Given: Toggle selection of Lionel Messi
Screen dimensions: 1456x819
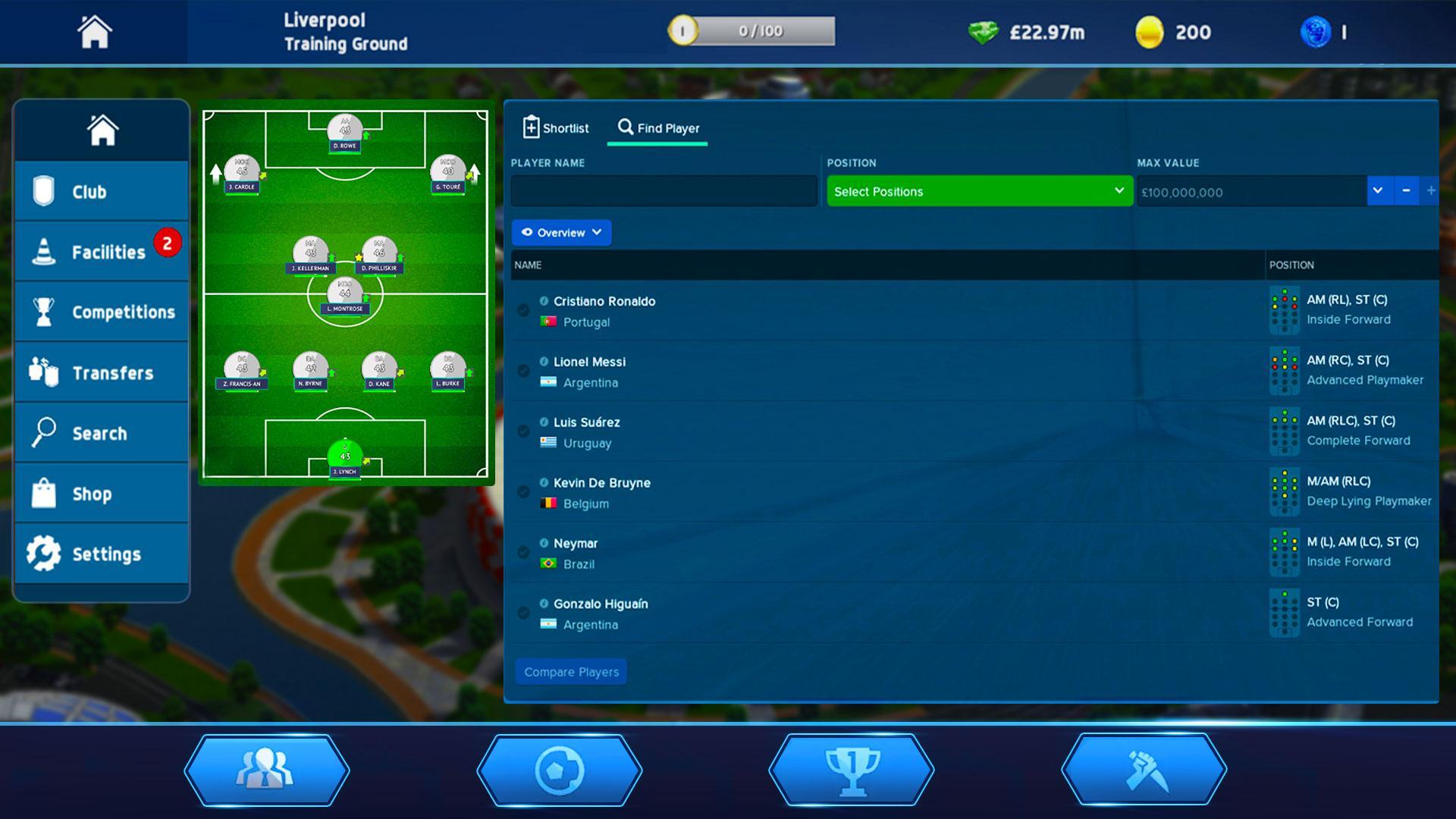Looking at the screenshot, I should click(x=522, y=372).
